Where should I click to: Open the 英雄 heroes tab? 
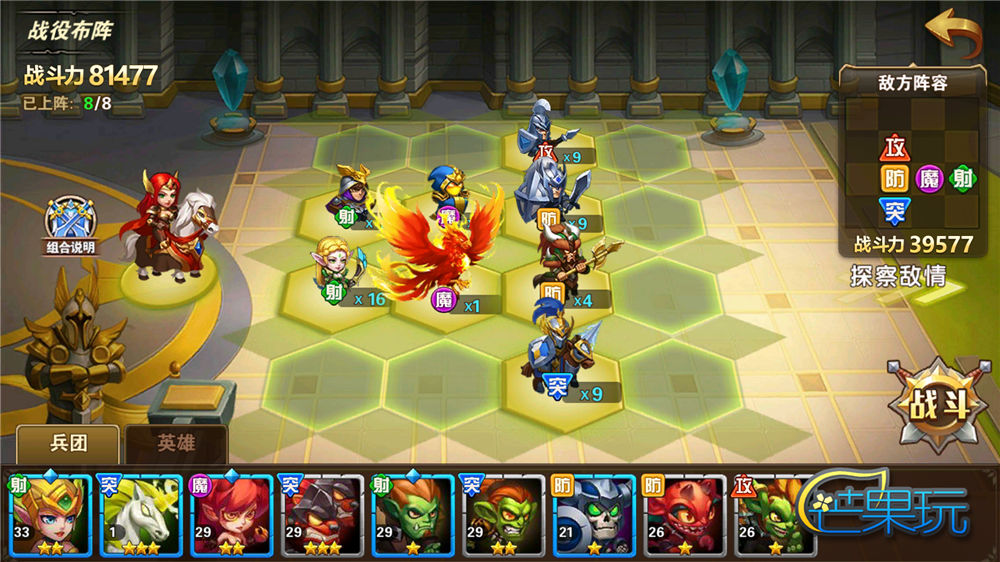click(x=176, y=443)
